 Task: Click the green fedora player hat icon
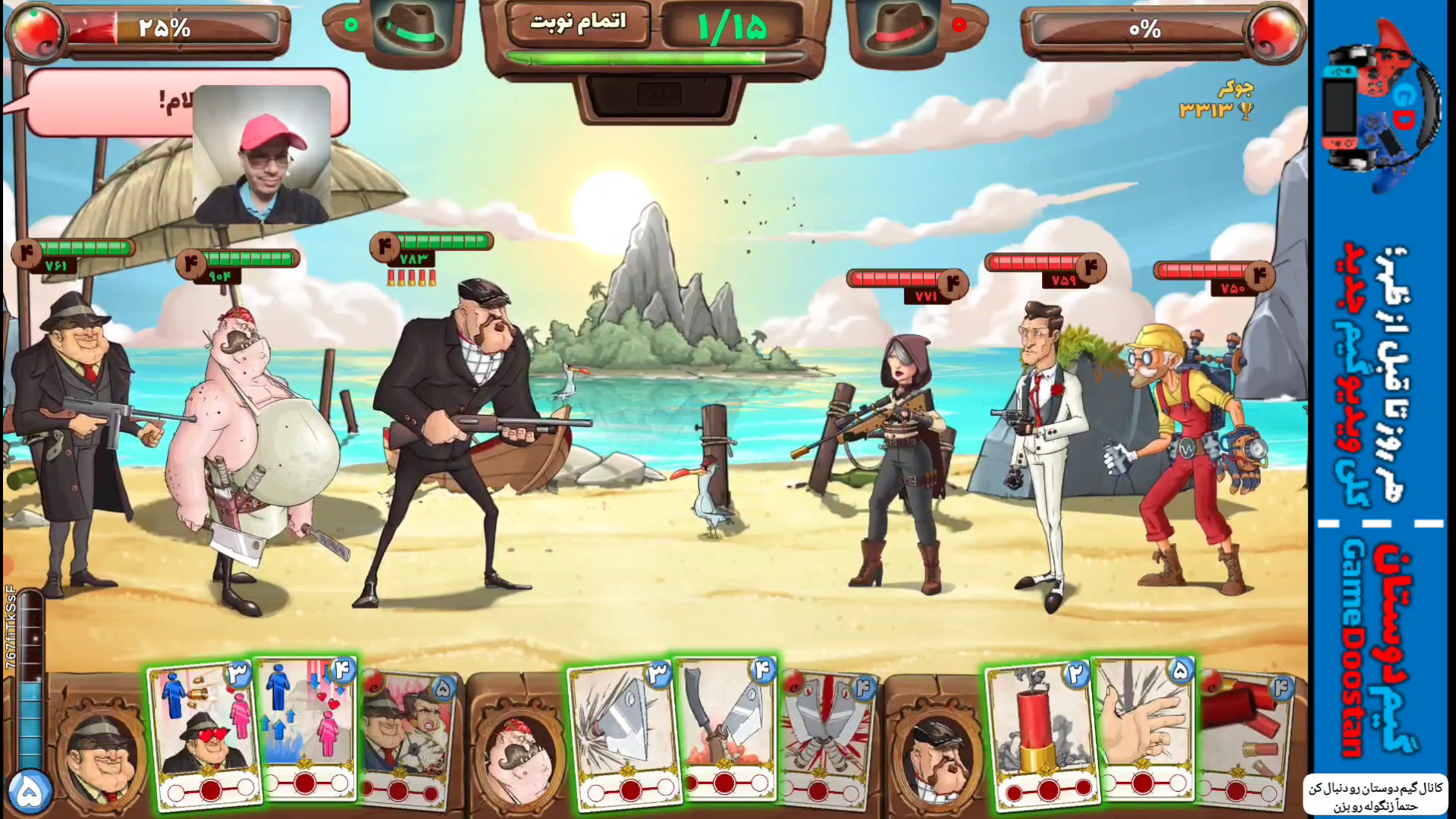click(411, 29)
